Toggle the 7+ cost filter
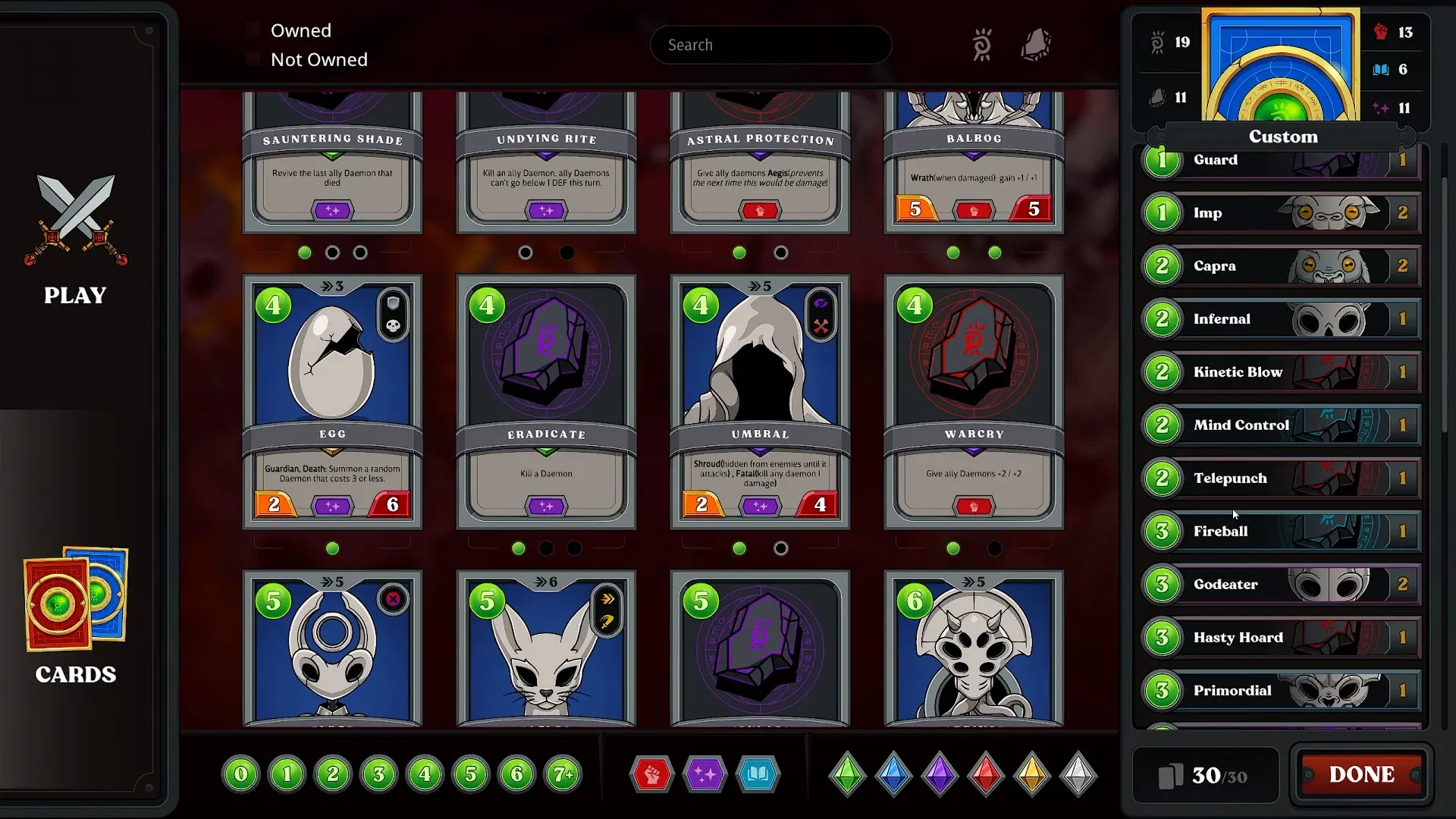1456x819 pixels. point(563,774)
